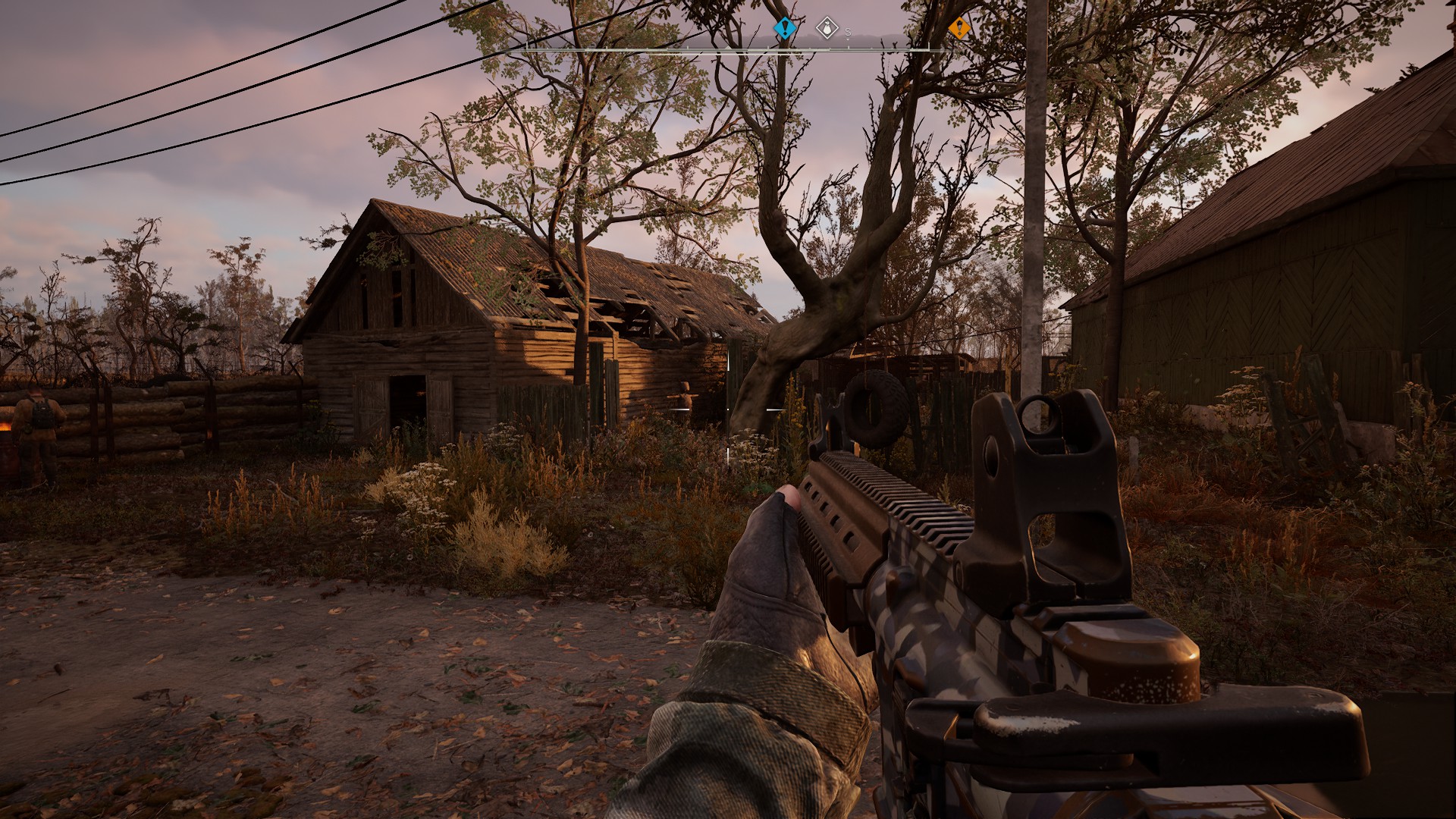
Task: Click the center notch of the compass strip
Action: (727, 49)
